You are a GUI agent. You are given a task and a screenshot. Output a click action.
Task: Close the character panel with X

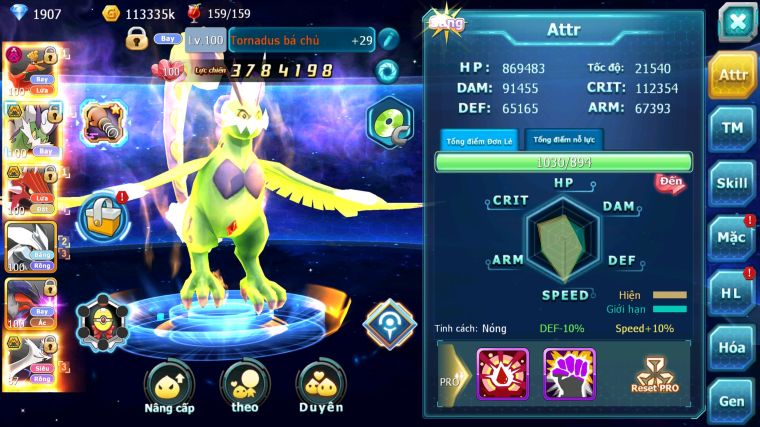[x=737, y=22]
